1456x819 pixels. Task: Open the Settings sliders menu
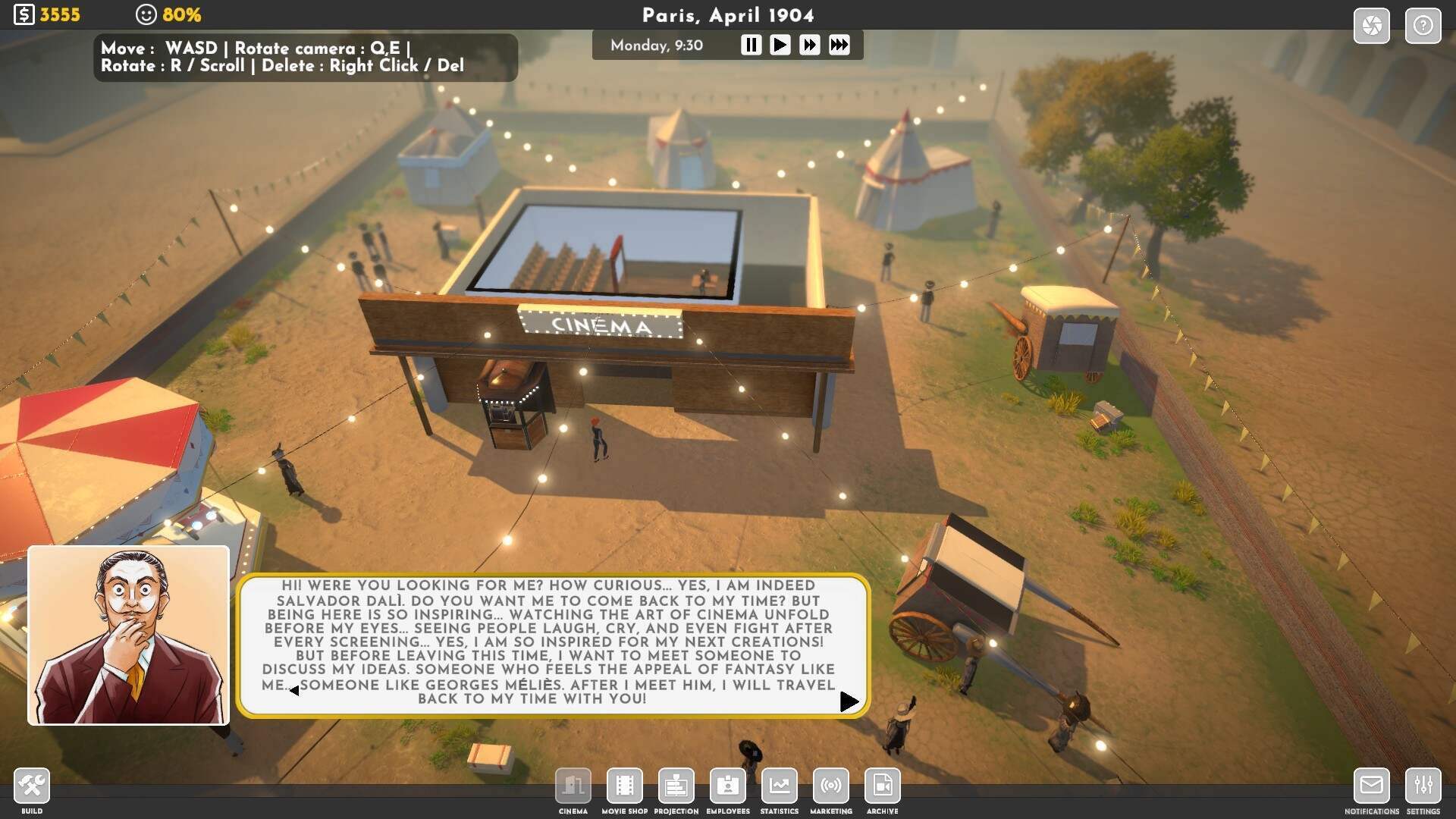click(x=1423, y=786)
